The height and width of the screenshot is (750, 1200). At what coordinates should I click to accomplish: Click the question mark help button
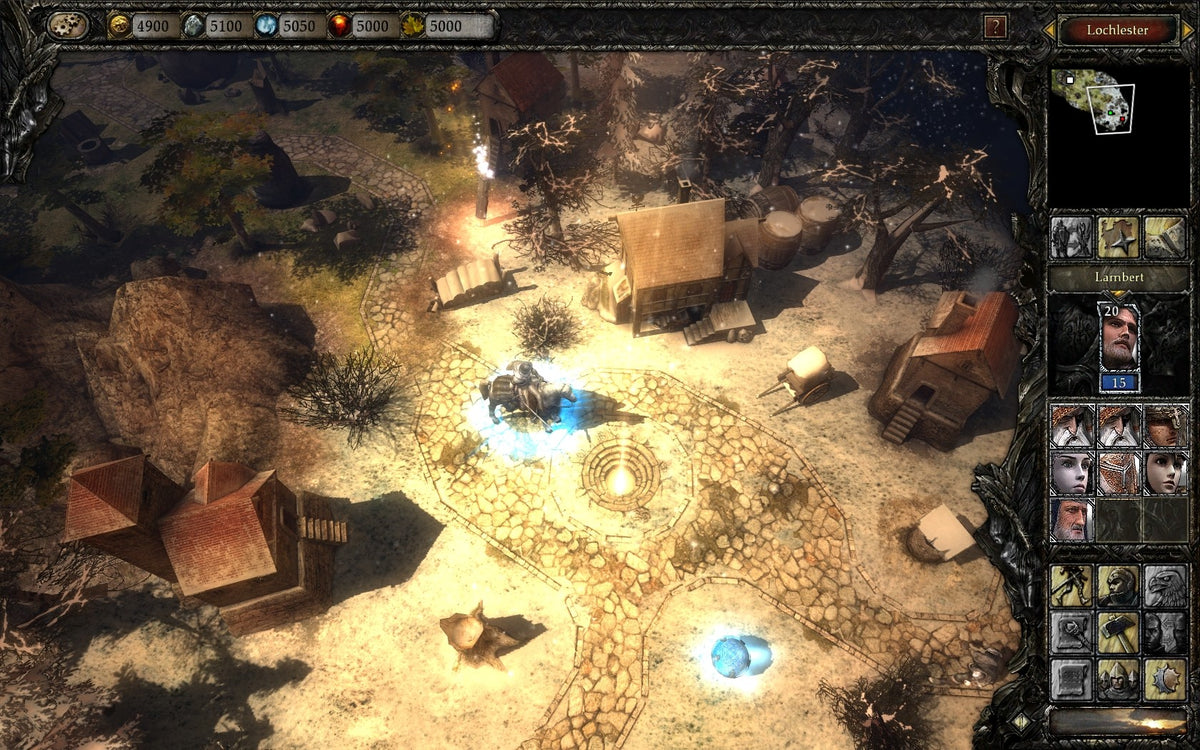(994, 27)
